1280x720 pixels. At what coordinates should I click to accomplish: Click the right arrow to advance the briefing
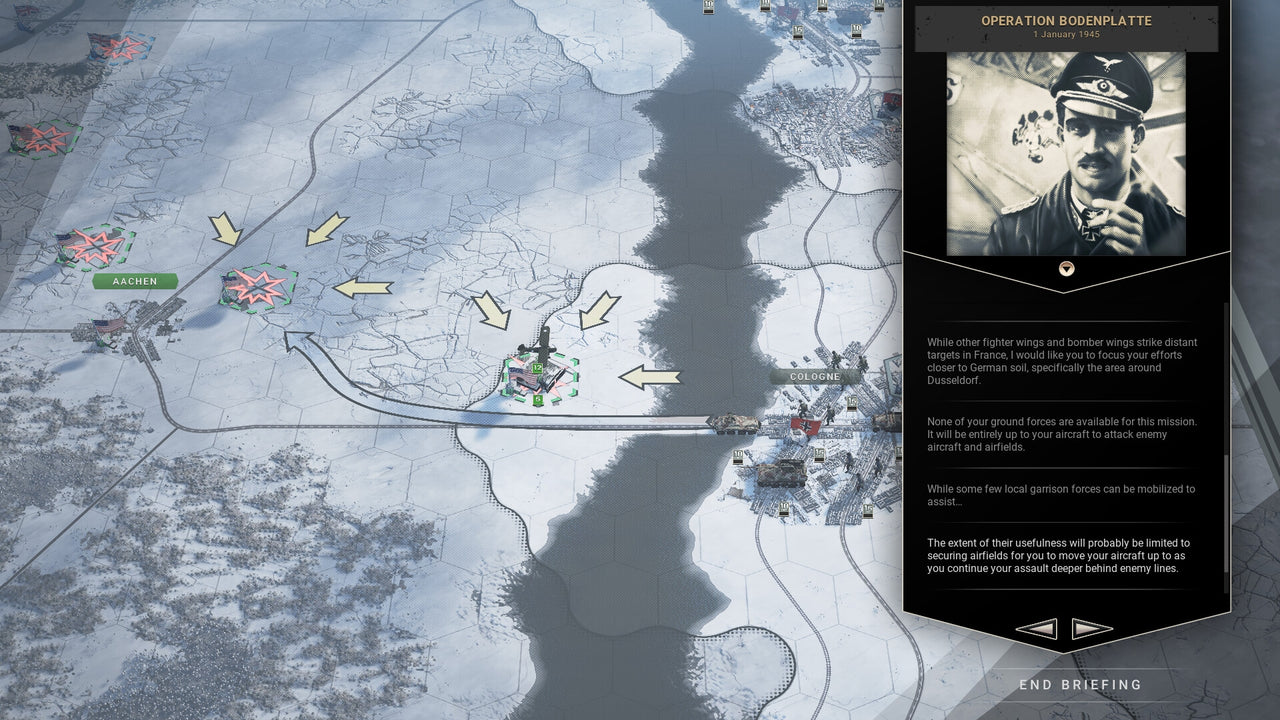tap(1091, 628)
